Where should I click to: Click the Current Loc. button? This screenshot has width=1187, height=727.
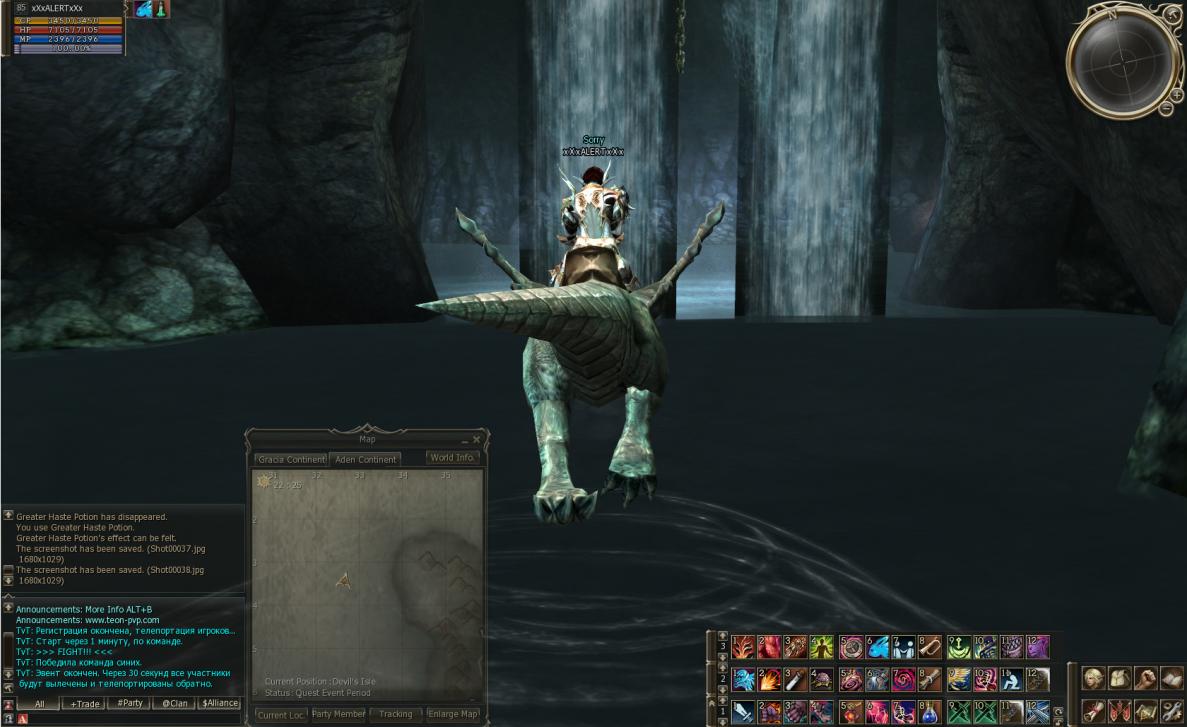click(281, 715)
